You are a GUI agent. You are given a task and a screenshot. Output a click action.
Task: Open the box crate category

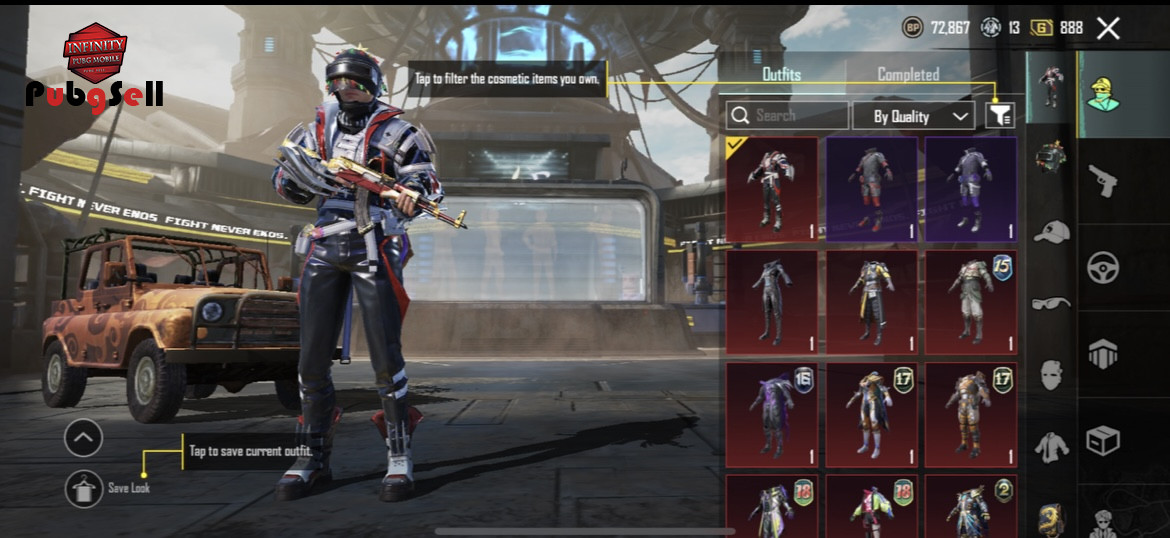click(1103, 440)
